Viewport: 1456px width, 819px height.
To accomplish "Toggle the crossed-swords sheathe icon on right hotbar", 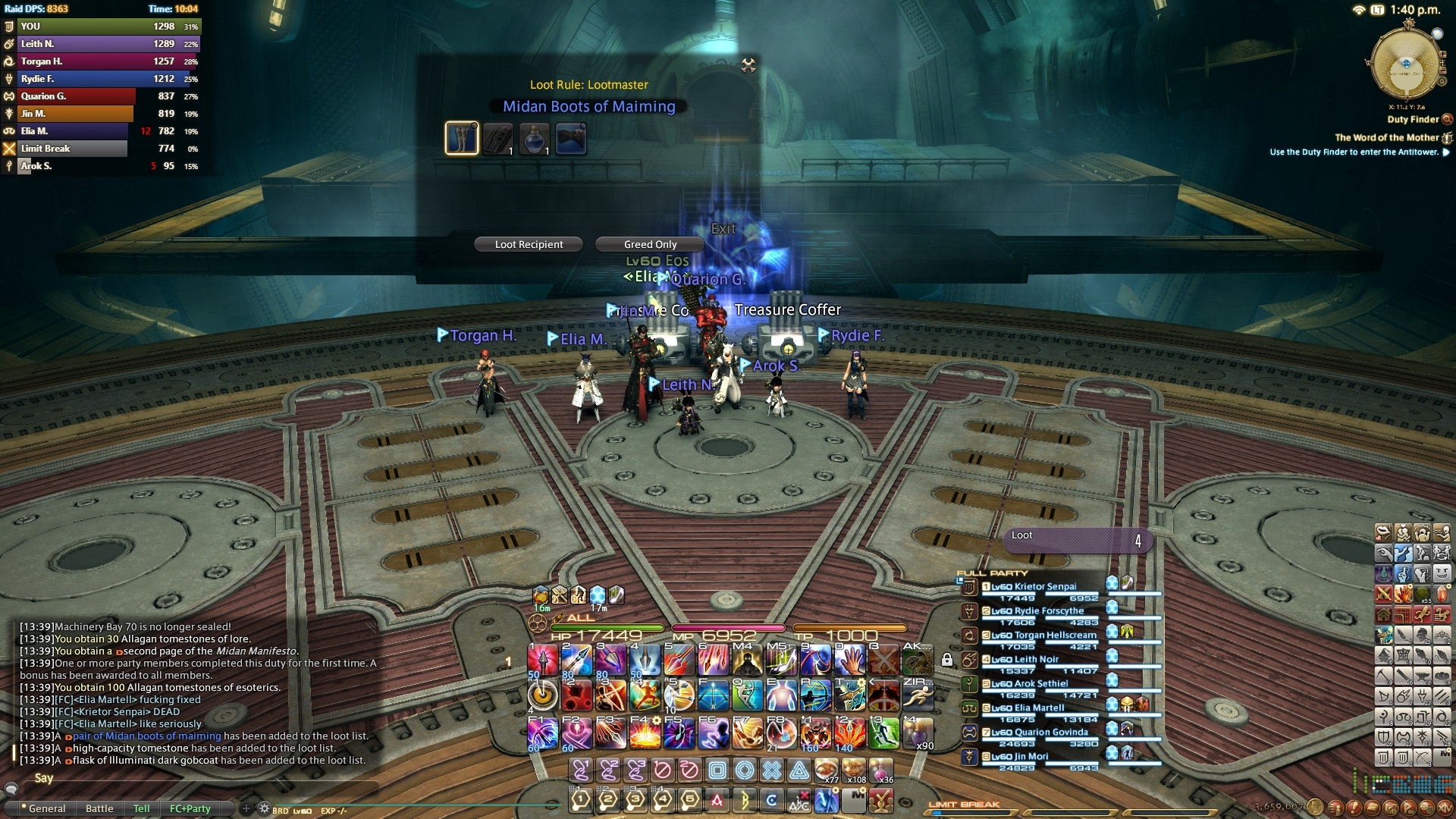I will pyautogui.click(x=1384, y=592).
